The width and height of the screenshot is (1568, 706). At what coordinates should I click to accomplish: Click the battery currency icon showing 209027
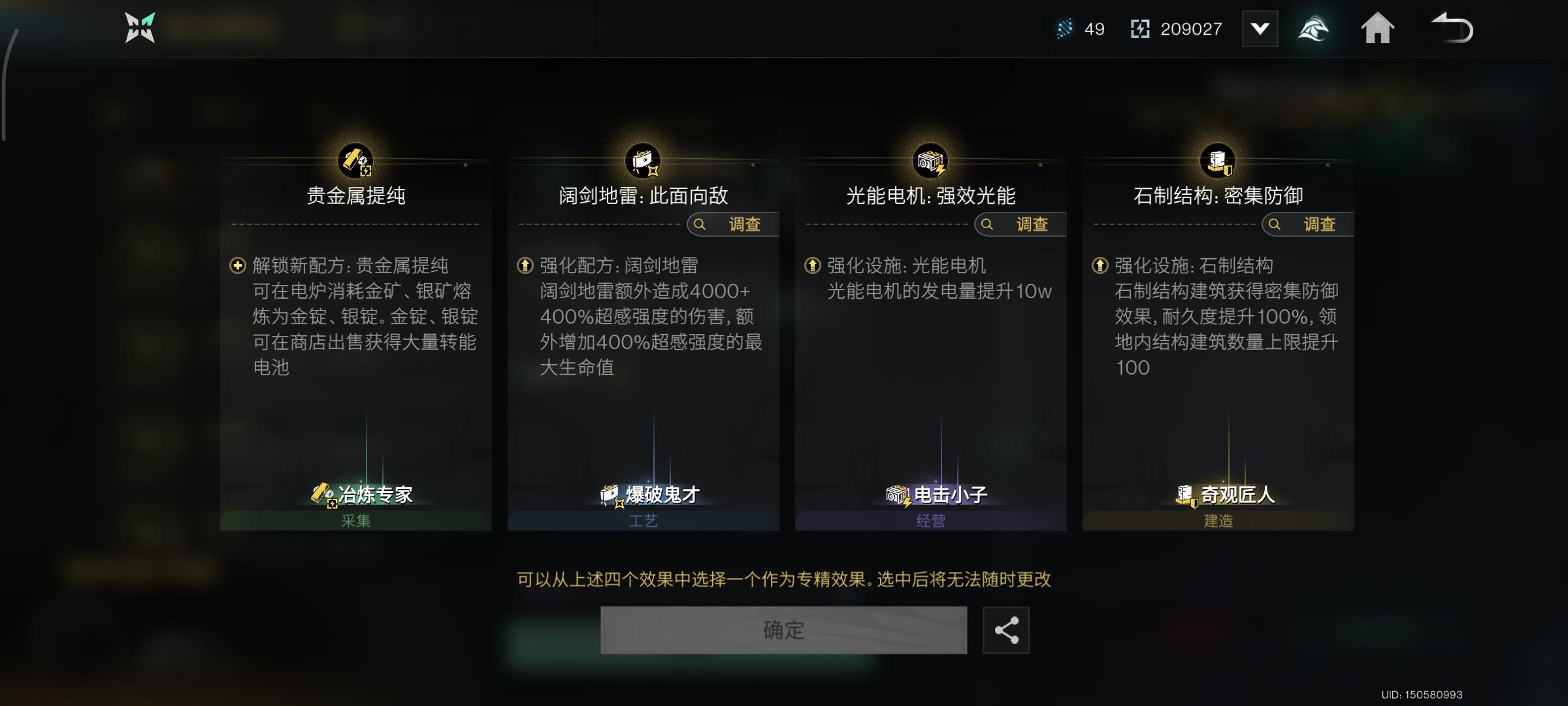click(1139, 28)
